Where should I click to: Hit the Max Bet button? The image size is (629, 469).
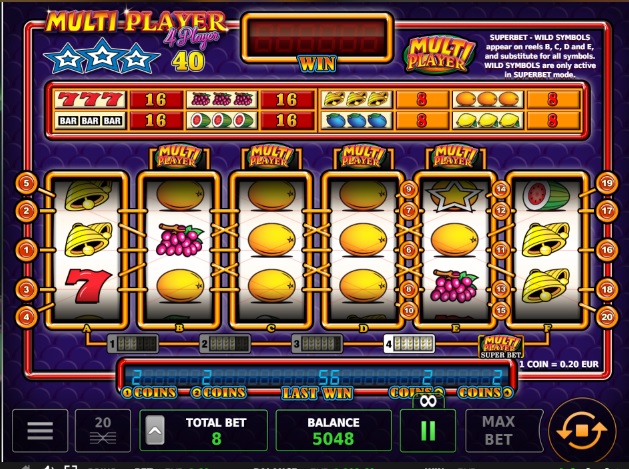point(498,430)
